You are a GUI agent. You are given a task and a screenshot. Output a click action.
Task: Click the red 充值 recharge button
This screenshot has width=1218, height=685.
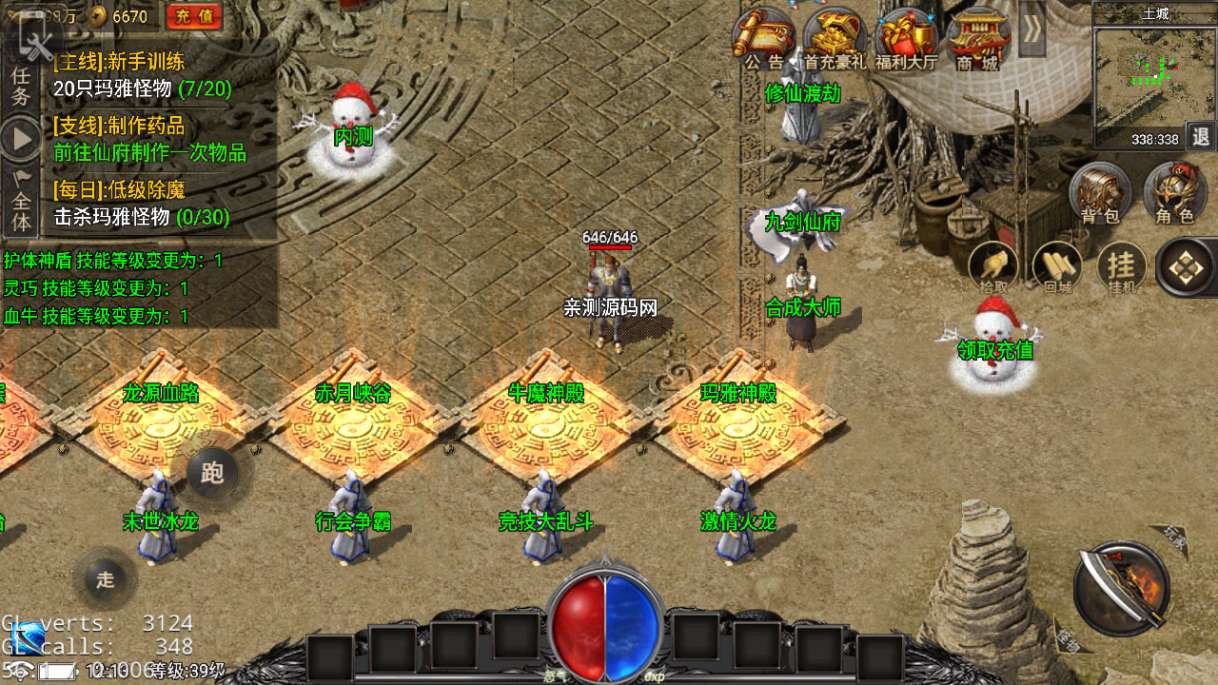tap(194, 16)
